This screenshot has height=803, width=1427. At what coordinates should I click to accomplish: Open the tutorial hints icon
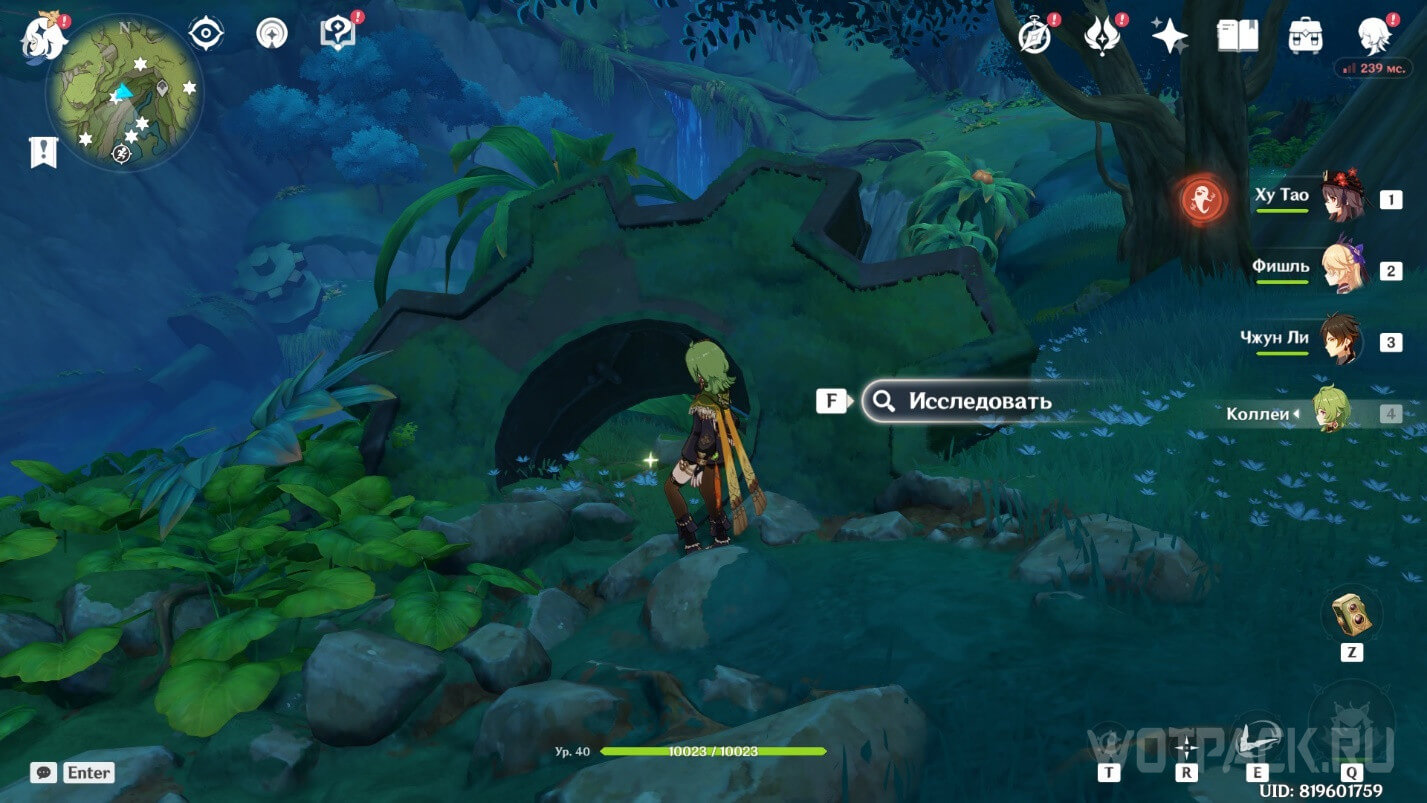[337, 33]
